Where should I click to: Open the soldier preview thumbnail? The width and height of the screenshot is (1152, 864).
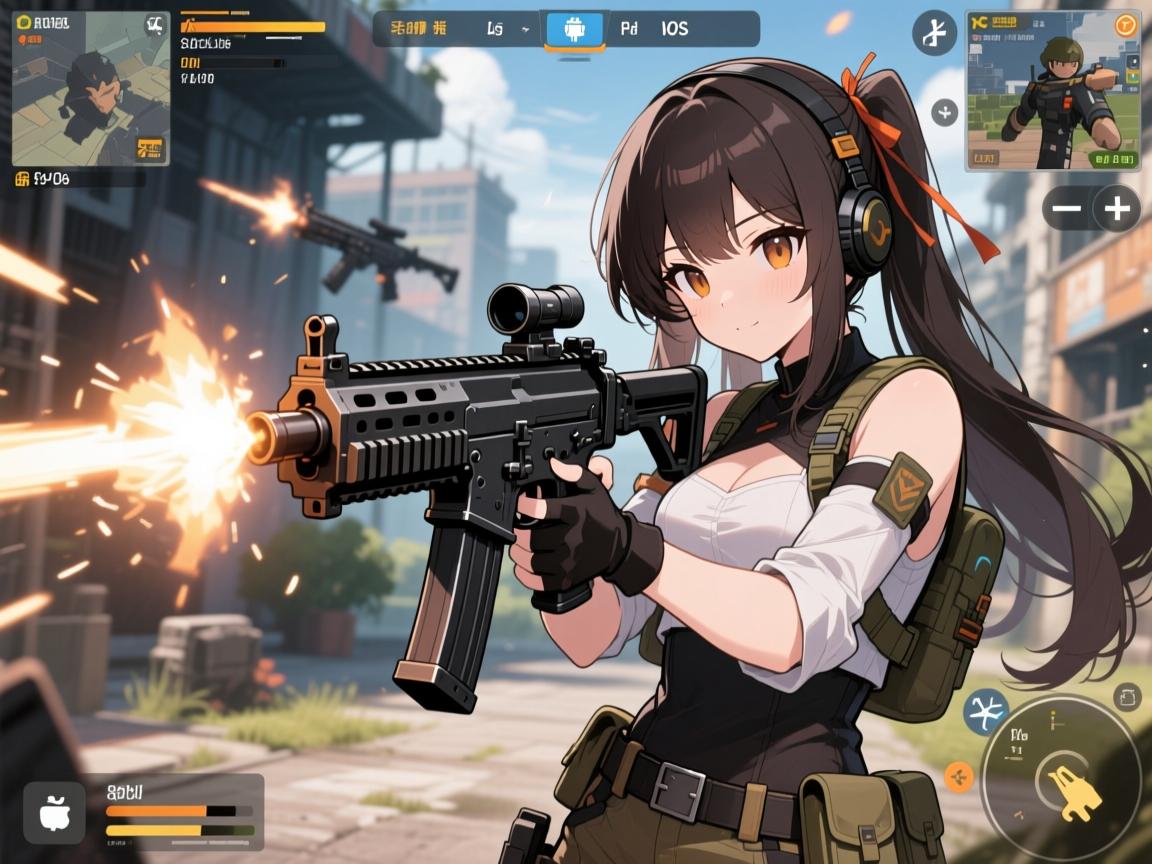(1052, 91)
